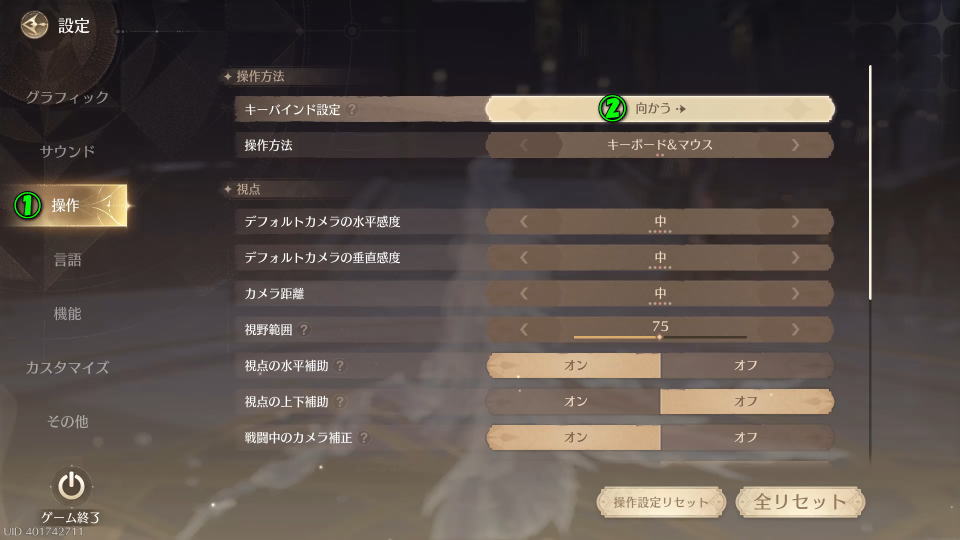Switch 戦闘中のカメラ補正 to オフ
Viewport: 960px width, 540px height.
(x=746, y=437)
